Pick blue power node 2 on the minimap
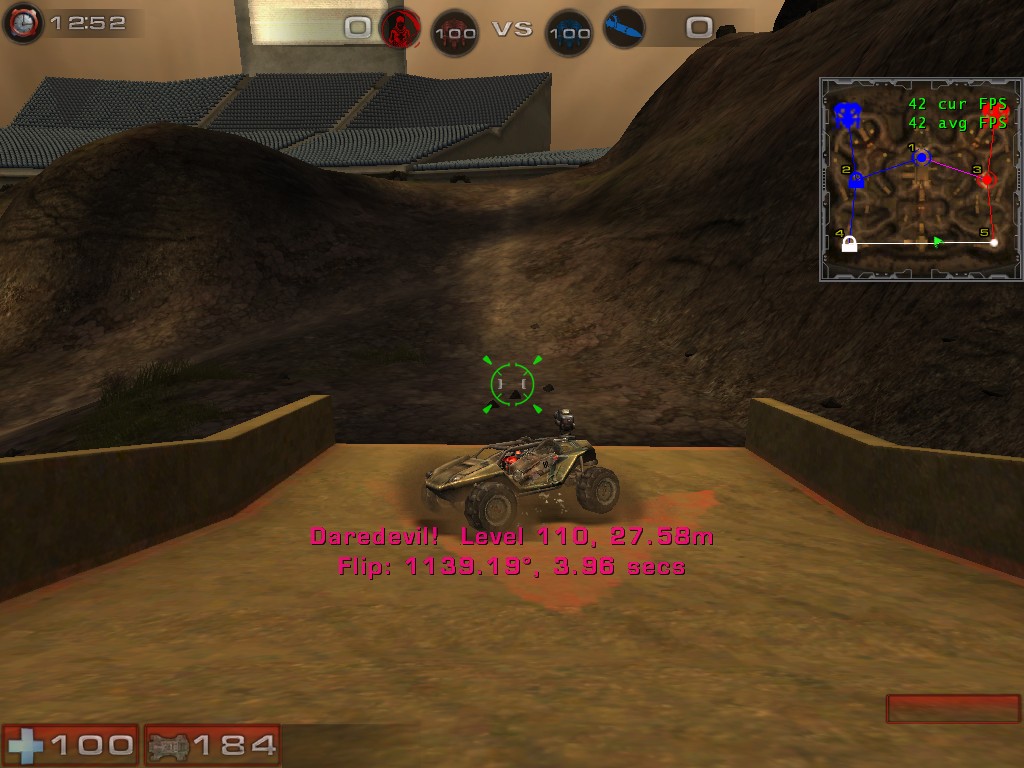The image size is (1024, 768). 856,180
